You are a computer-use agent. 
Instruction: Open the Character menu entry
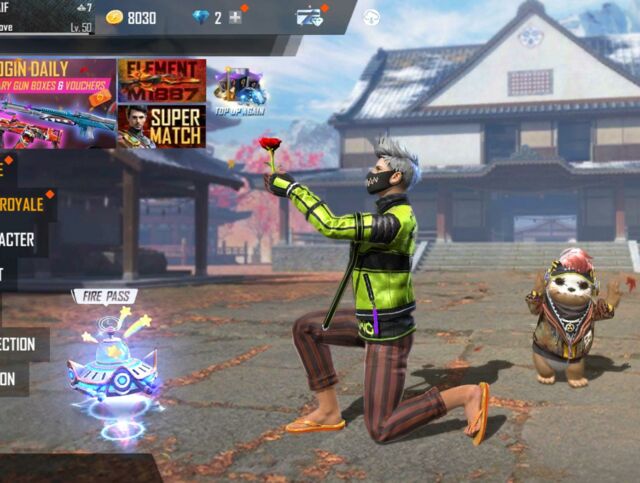click(x=18, y=239)
